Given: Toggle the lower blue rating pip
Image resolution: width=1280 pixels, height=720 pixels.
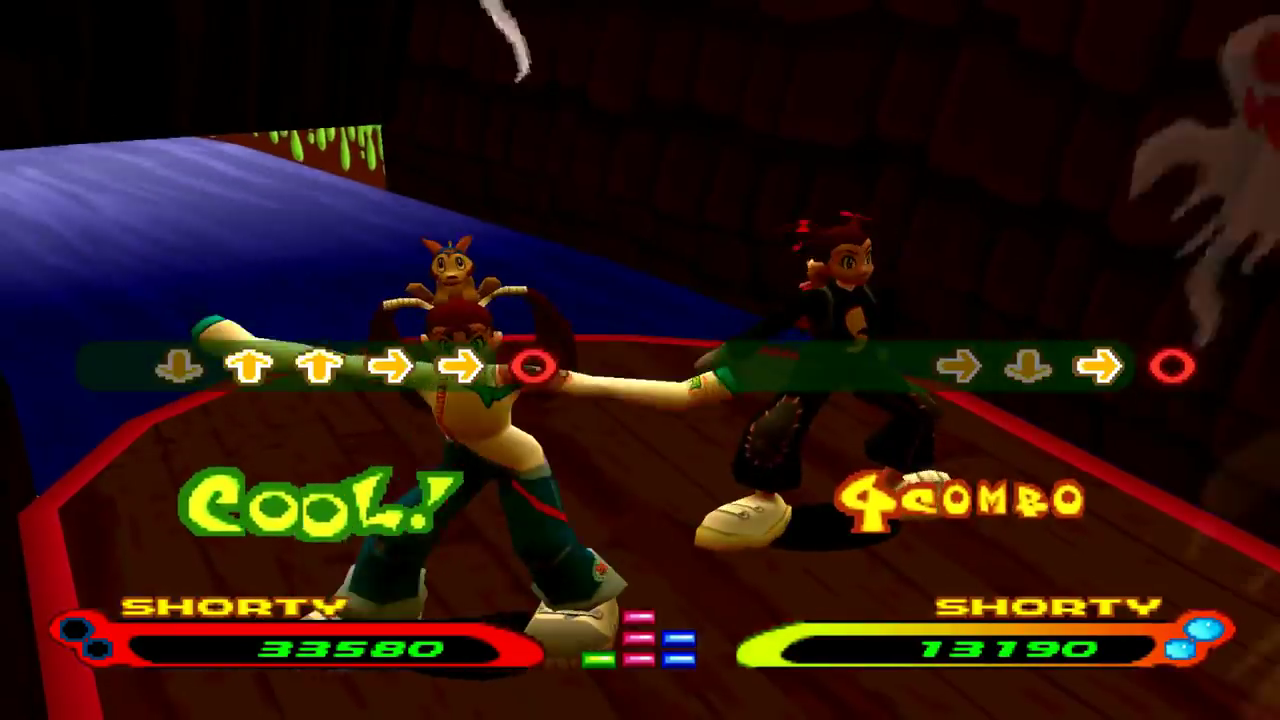Looking at the screenshot, I should pos(679,659).
